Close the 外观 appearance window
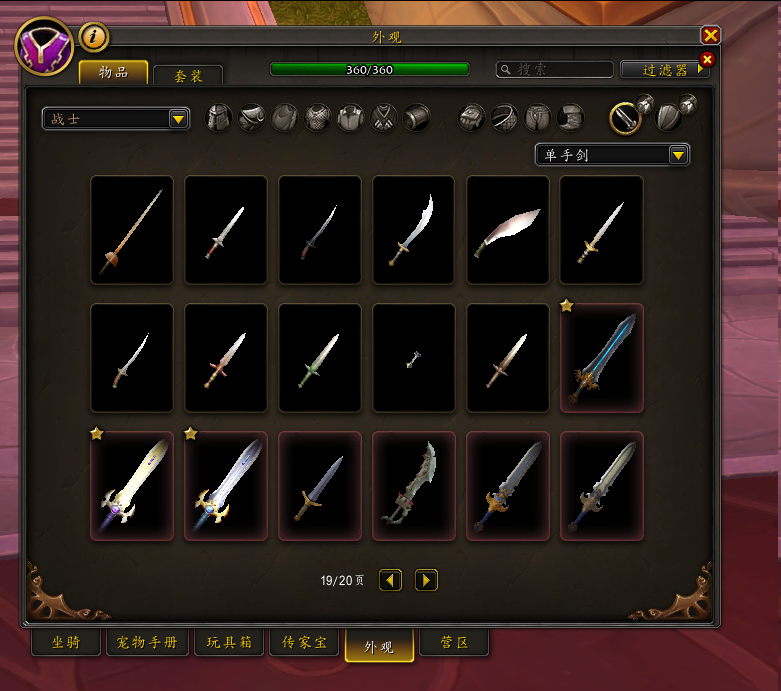The height and width of the screenshot is (691, 781). 710,35
